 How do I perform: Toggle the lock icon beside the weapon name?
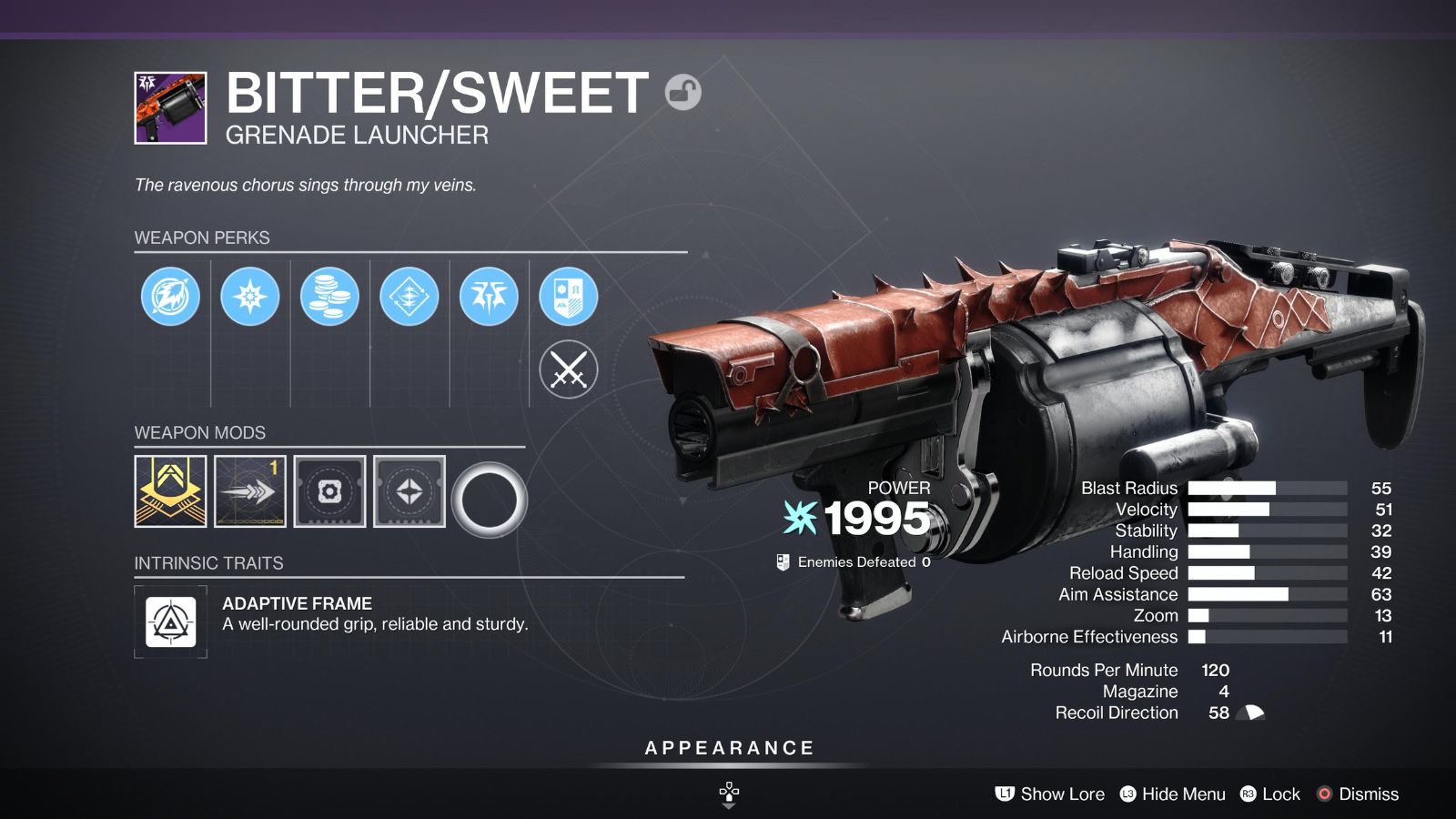pos(684,91)
